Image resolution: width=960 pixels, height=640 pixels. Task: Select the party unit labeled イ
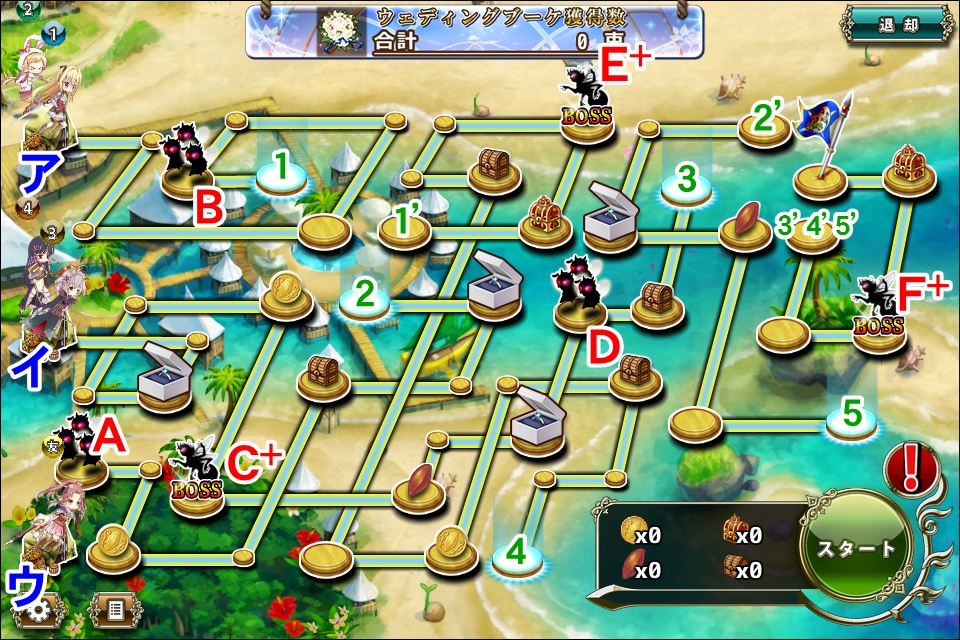(x=45, y=300)
